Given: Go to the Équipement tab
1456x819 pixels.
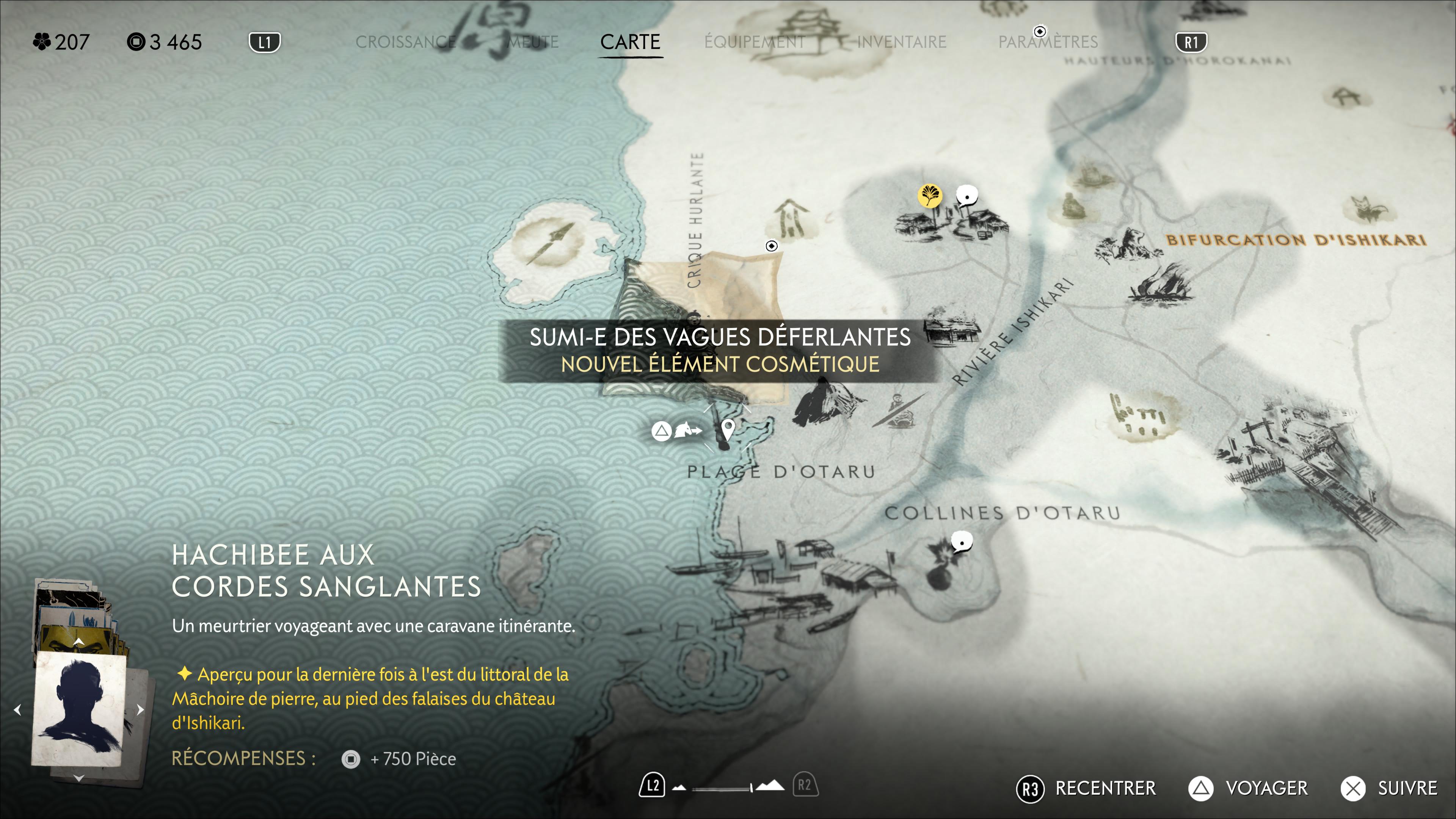Looking at the screenshot, I should 755,42.
